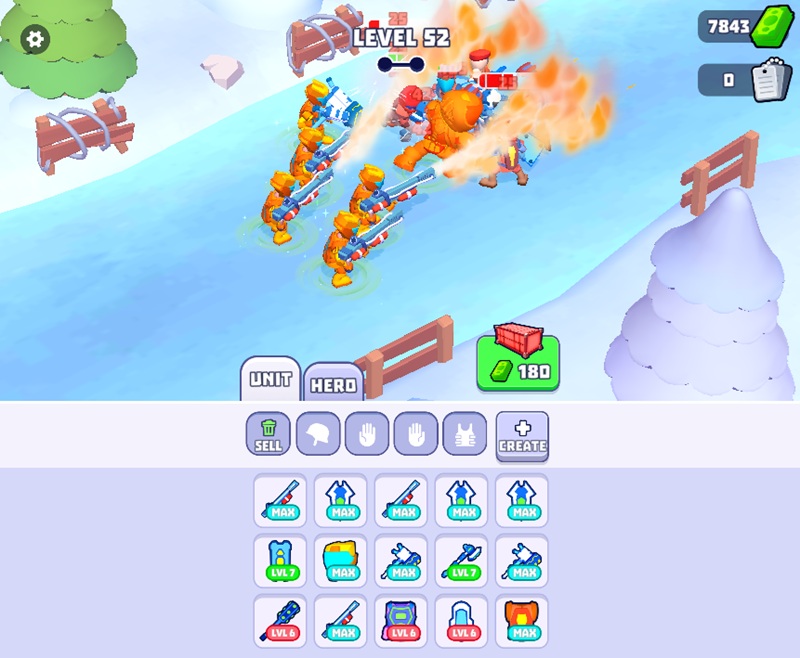
Task: Pick the LVL 6 spiked club
Action: 280,620
